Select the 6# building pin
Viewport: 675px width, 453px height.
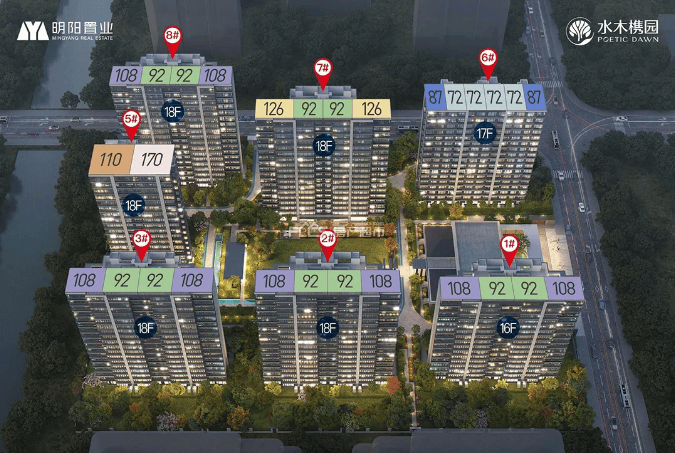pos(488,58)
